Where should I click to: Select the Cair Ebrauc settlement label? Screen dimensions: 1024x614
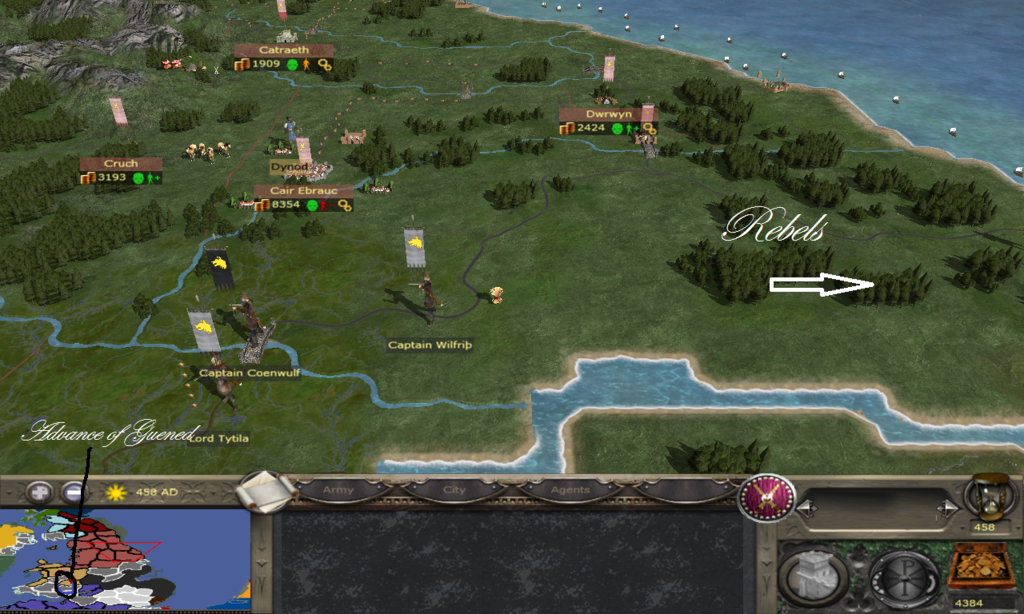click(304, 191)
